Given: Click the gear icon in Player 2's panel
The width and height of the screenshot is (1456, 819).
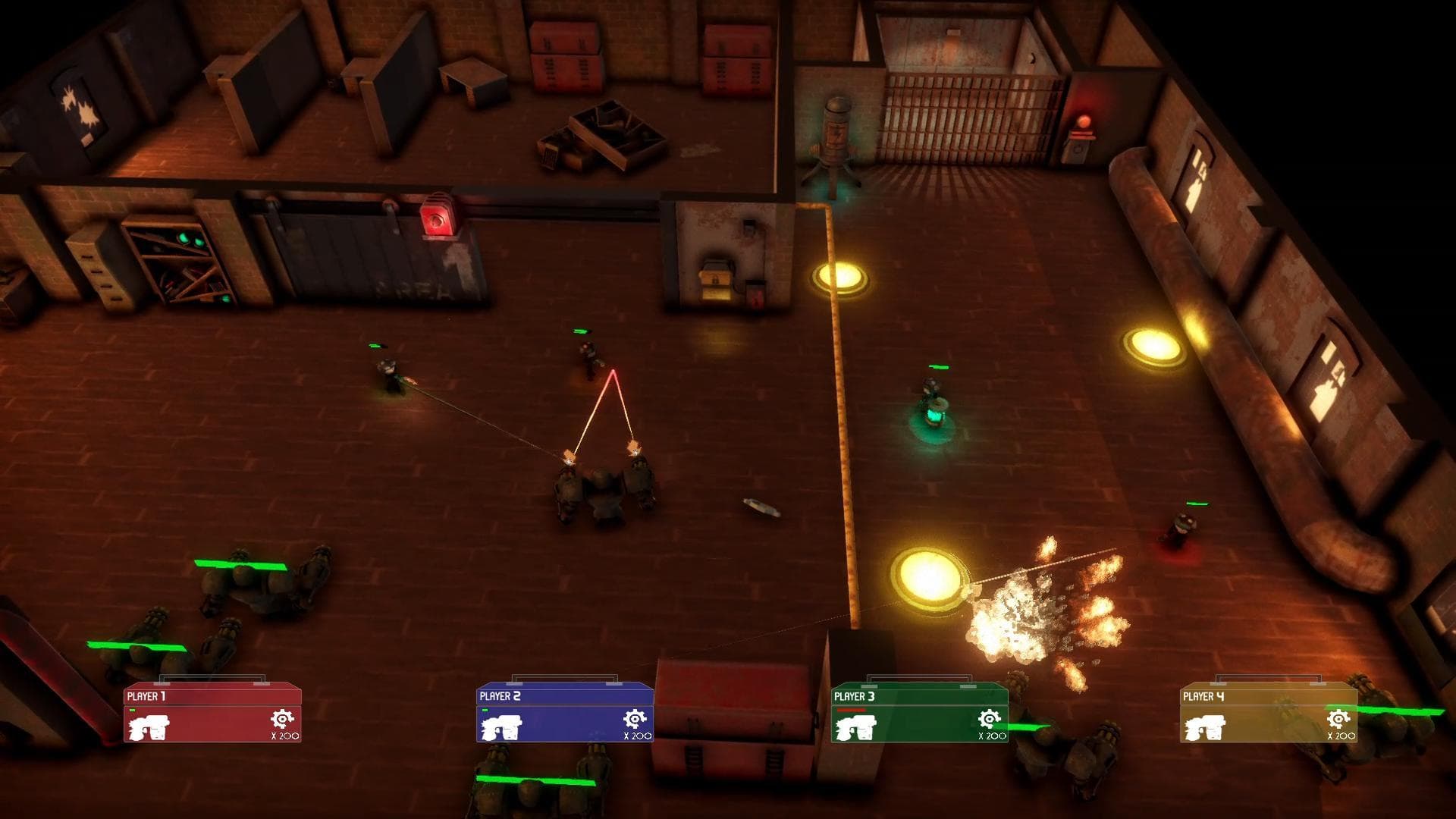Looking at the screenshot, I should pyautogui.click(x=635, y=719).
